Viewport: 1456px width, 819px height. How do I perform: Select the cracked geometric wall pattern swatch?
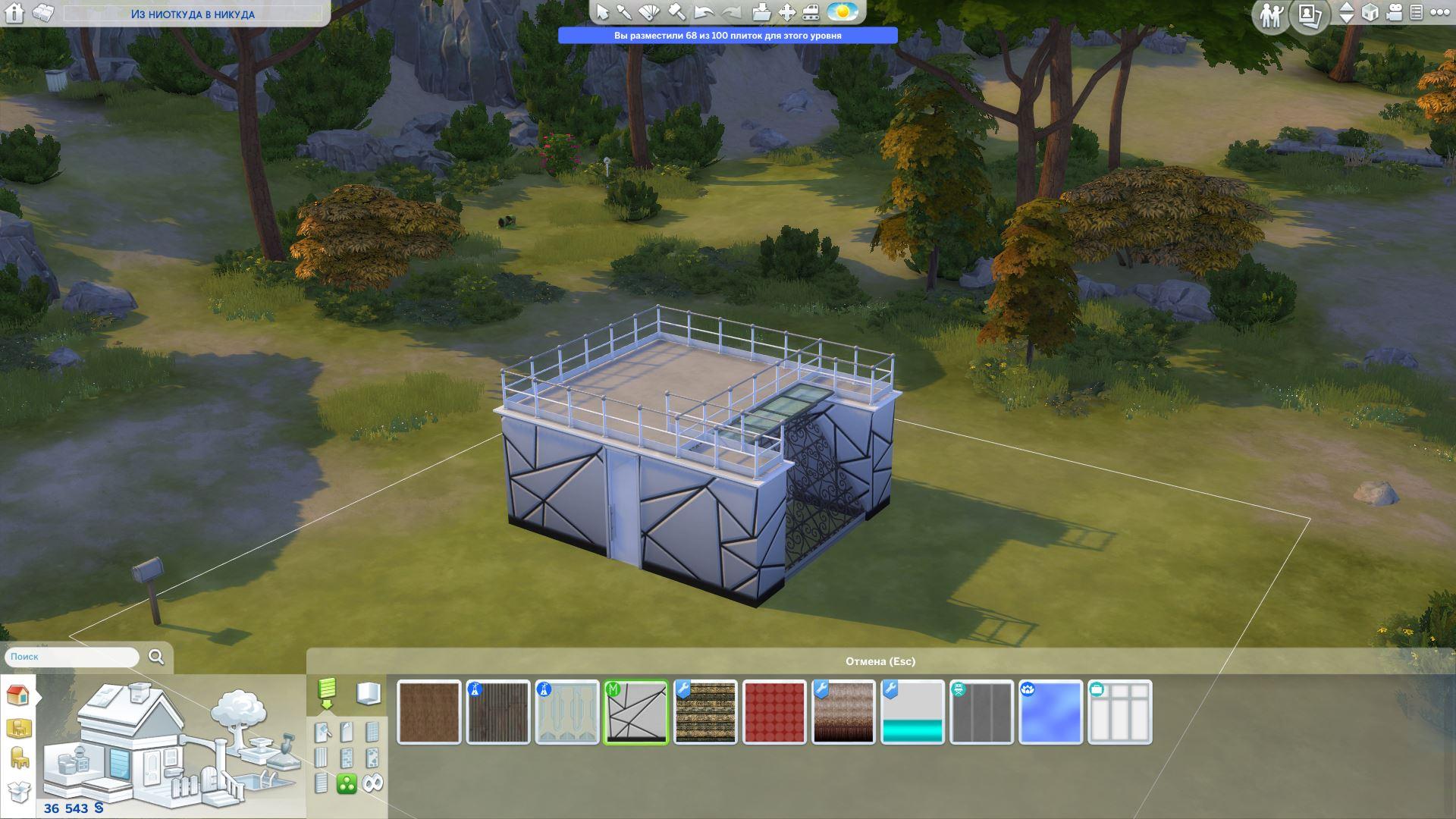click(x=635, y=713)
